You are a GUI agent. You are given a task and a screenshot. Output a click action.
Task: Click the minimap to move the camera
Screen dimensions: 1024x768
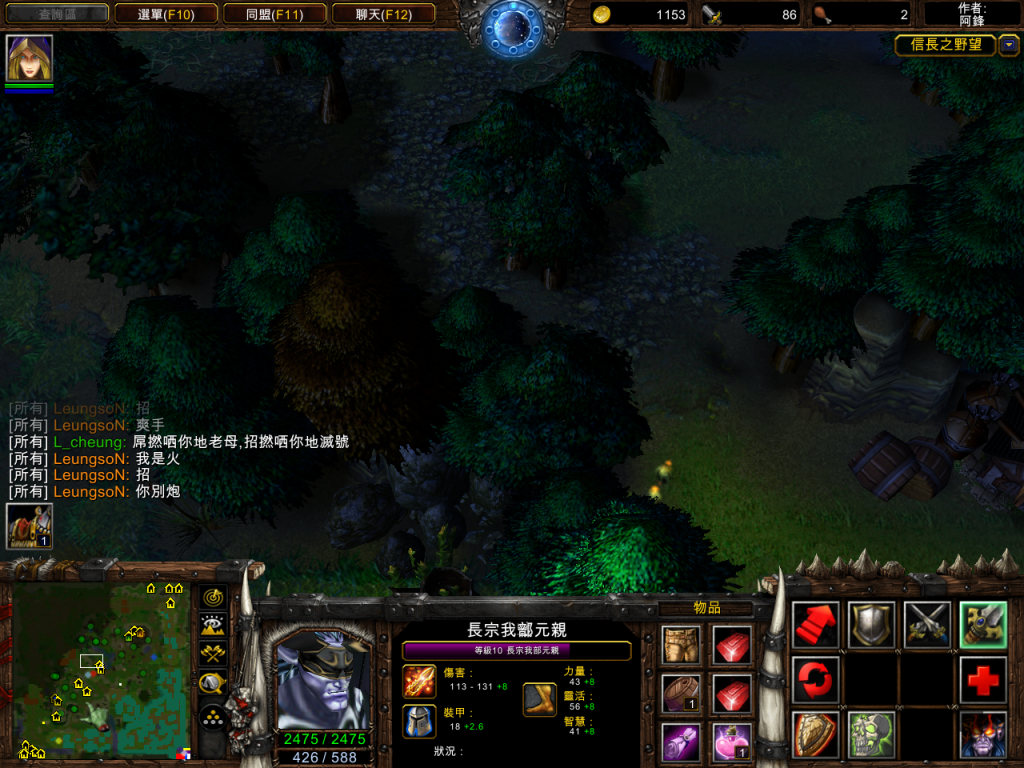100,670
